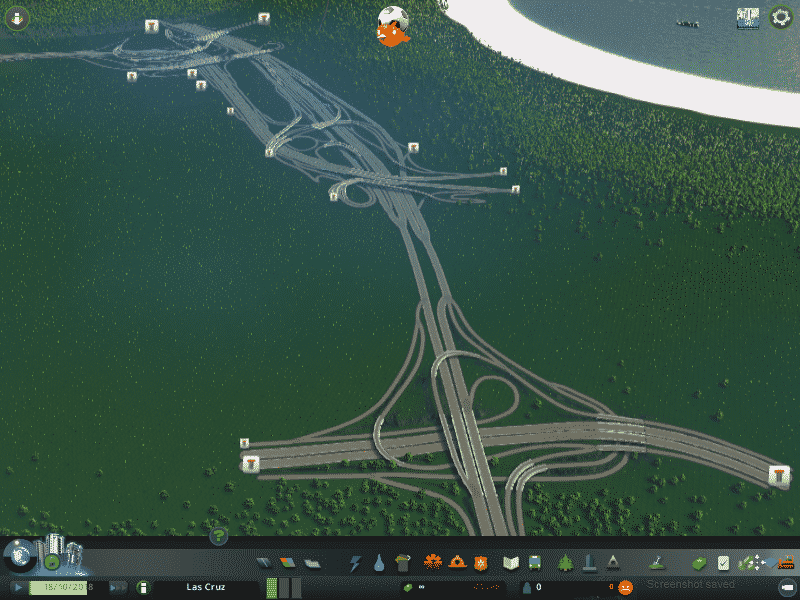Click the question mark advisor button

click(x=219, y=537)
